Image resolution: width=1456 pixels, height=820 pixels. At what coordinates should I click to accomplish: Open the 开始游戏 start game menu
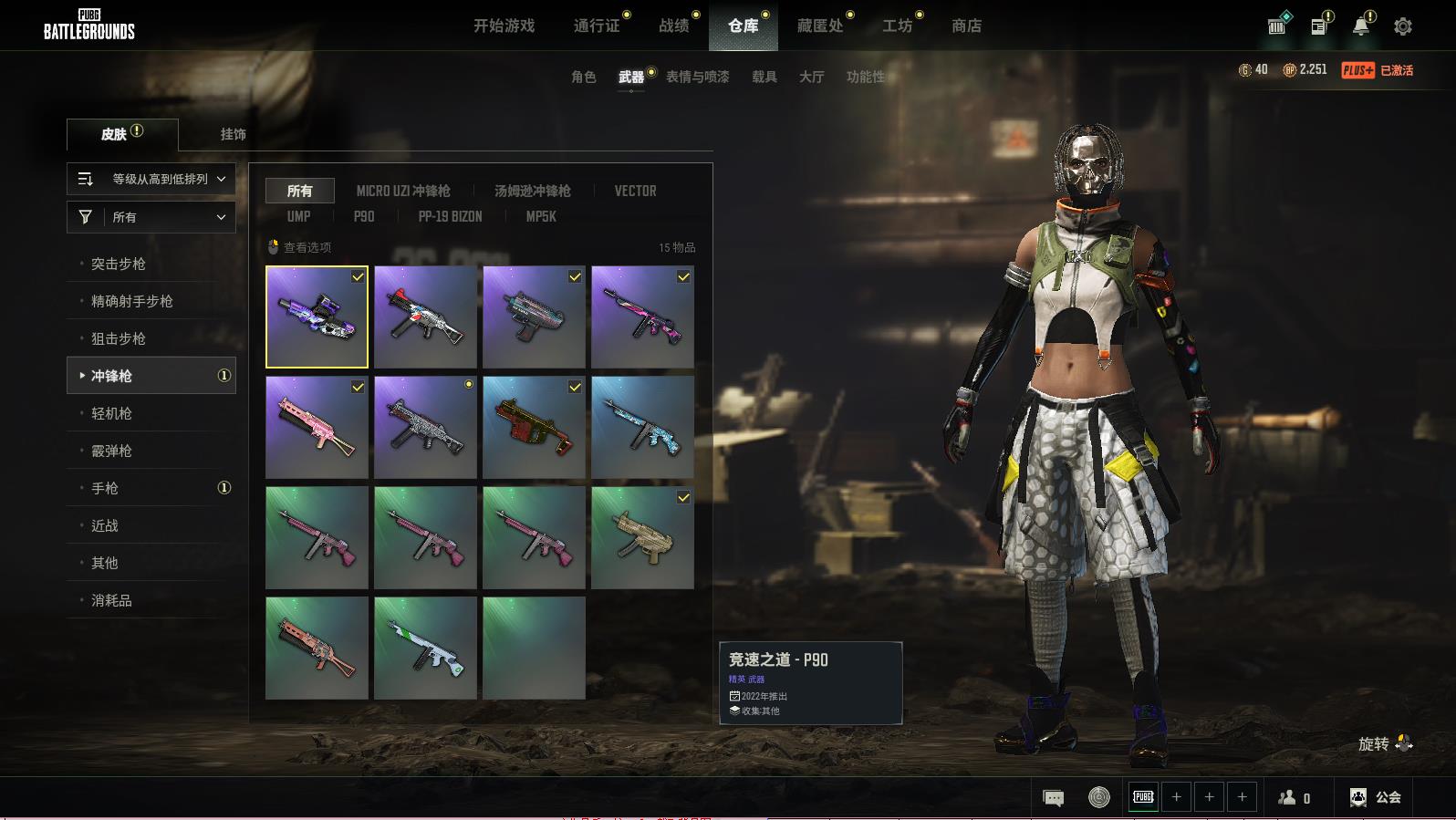pyautogui.click(x=504, y=26)
